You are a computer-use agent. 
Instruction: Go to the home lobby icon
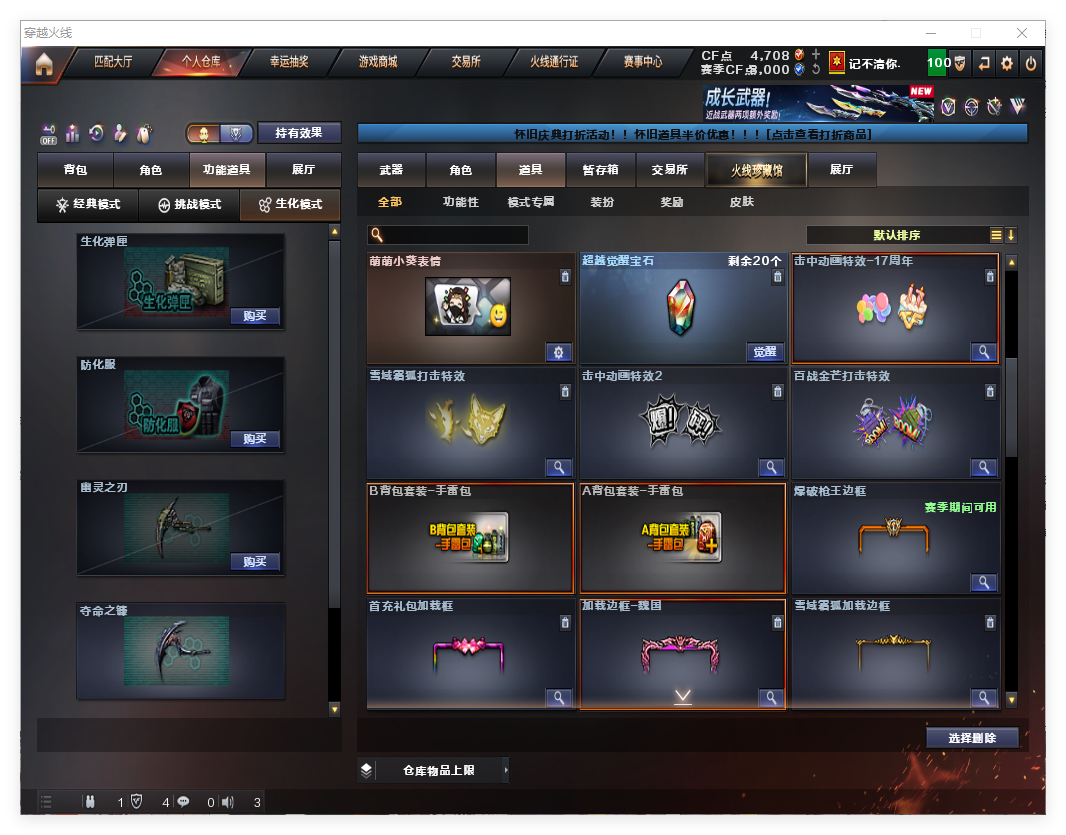pos(44,64)
